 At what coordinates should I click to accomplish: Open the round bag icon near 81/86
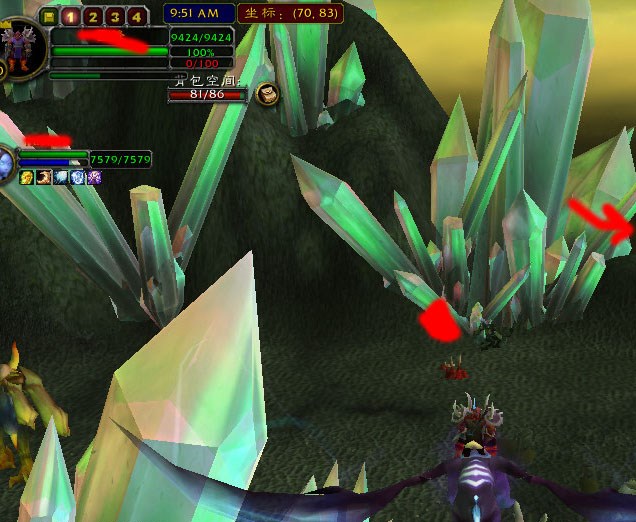(x=267, y=94)
